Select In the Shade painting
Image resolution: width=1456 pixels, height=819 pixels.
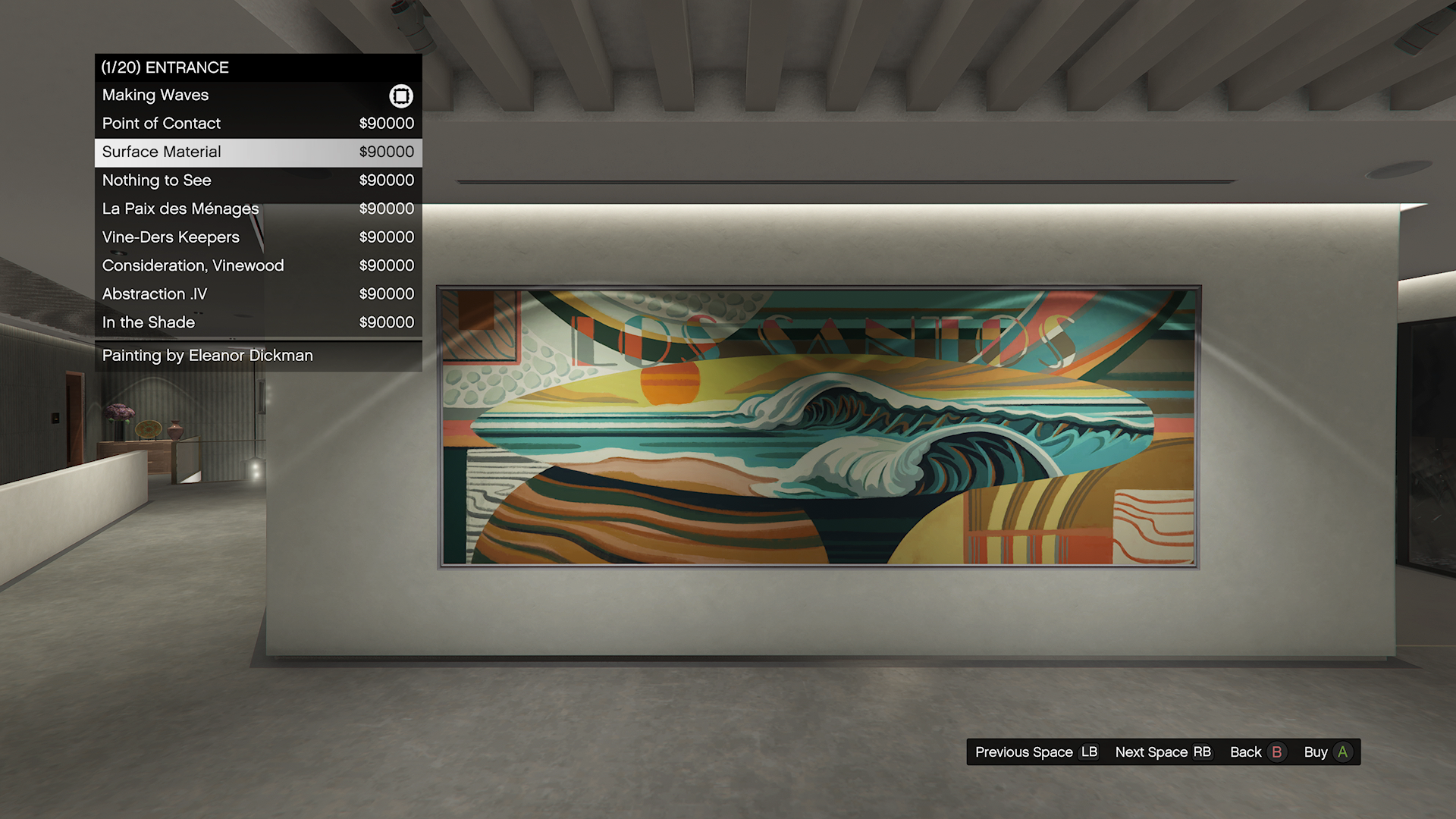(x=258, y=322)
